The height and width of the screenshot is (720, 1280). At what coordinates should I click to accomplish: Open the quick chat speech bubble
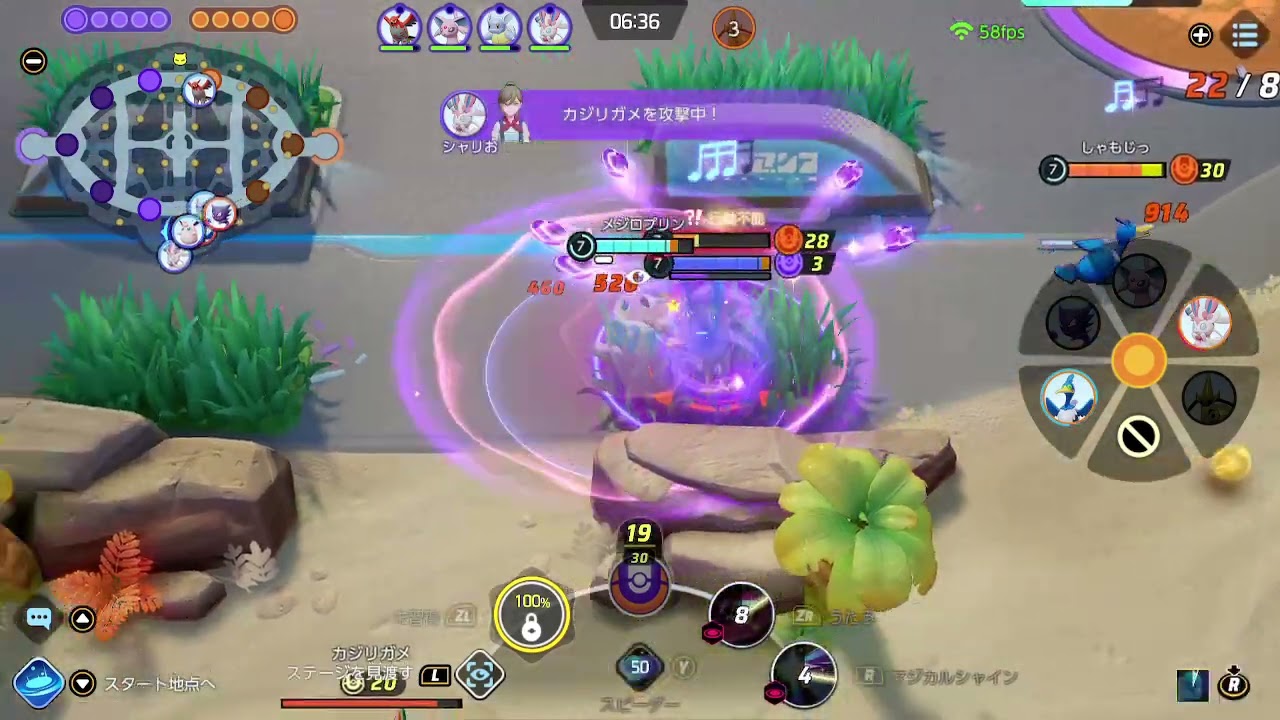point(39,618)
